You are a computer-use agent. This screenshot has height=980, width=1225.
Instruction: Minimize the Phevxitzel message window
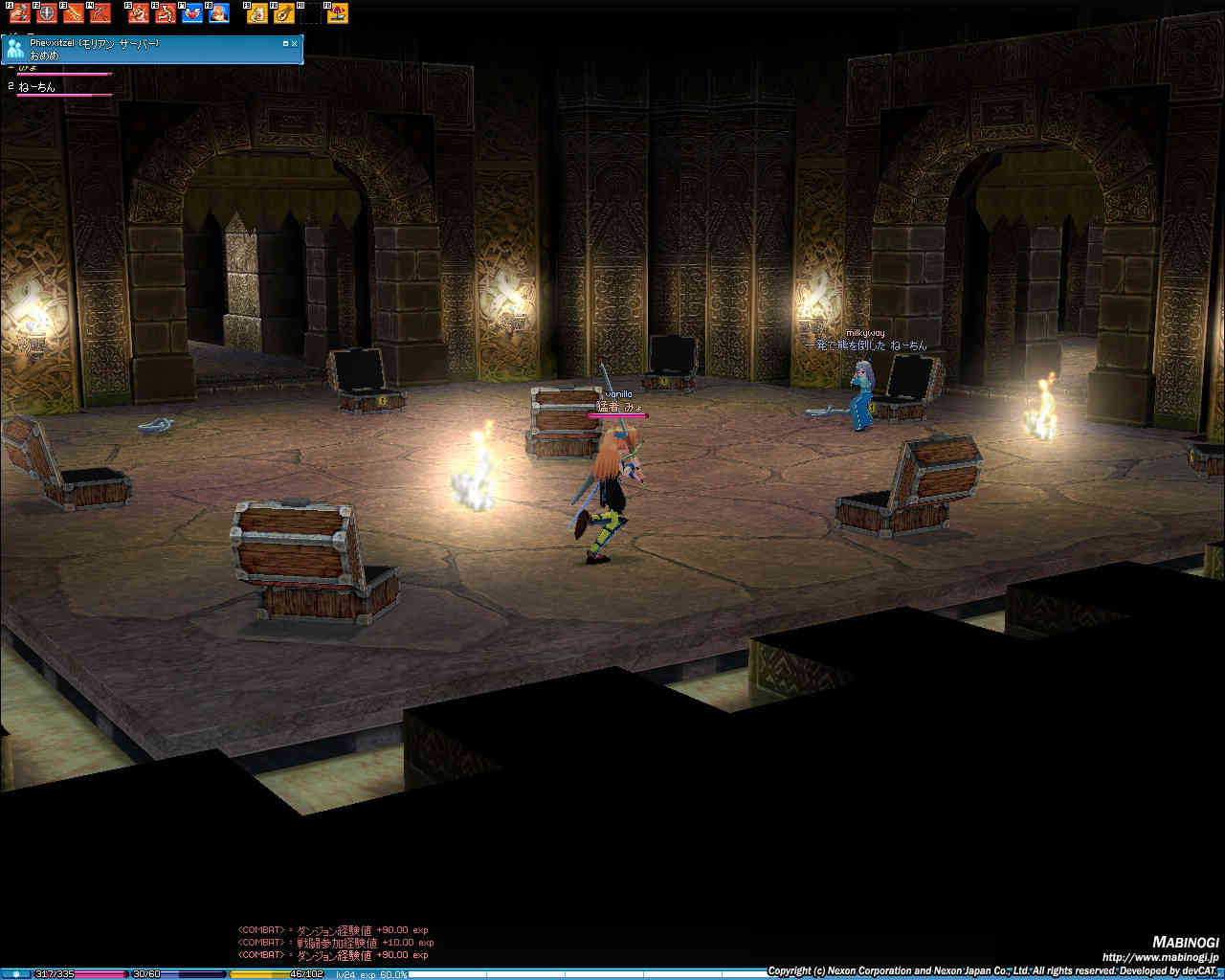[285, 43]
